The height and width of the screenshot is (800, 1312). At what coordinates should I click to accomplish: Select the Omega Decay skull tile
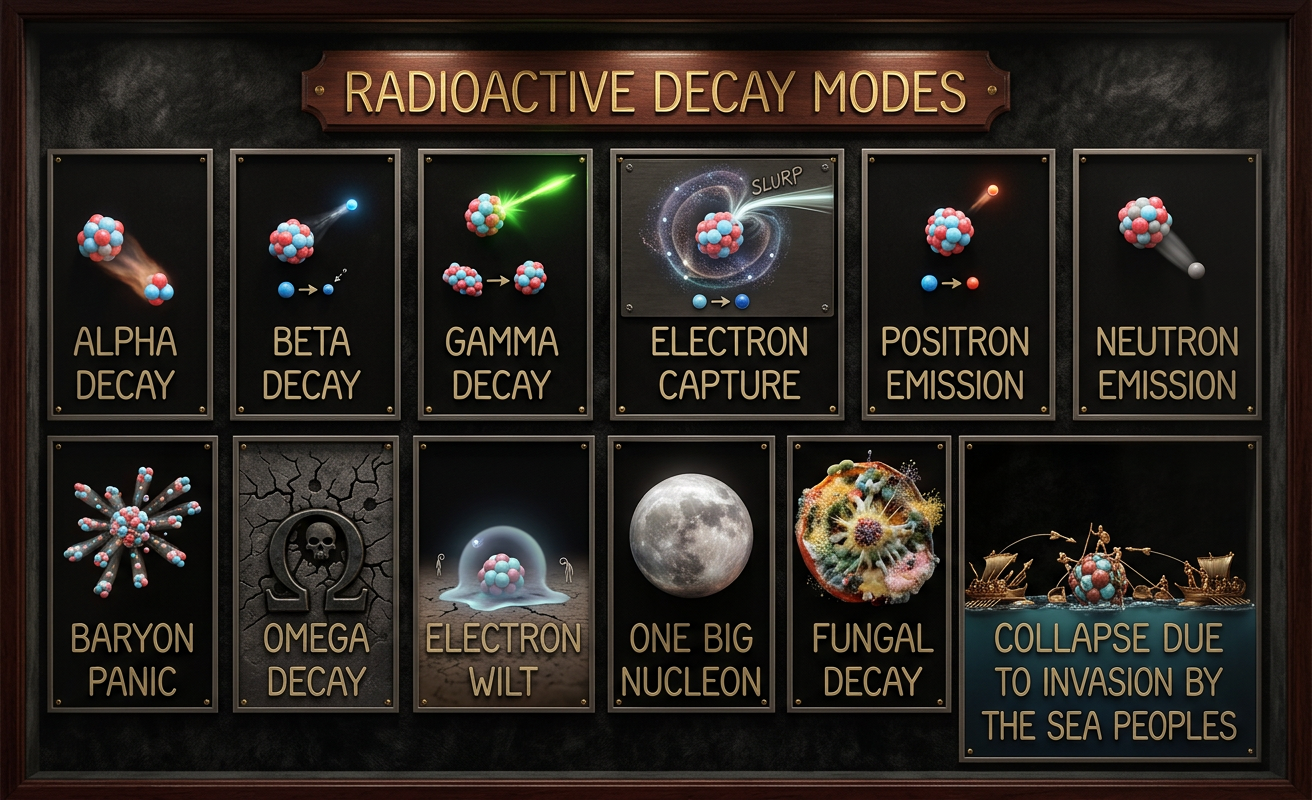pyautogui.click(x=315, y=573)
